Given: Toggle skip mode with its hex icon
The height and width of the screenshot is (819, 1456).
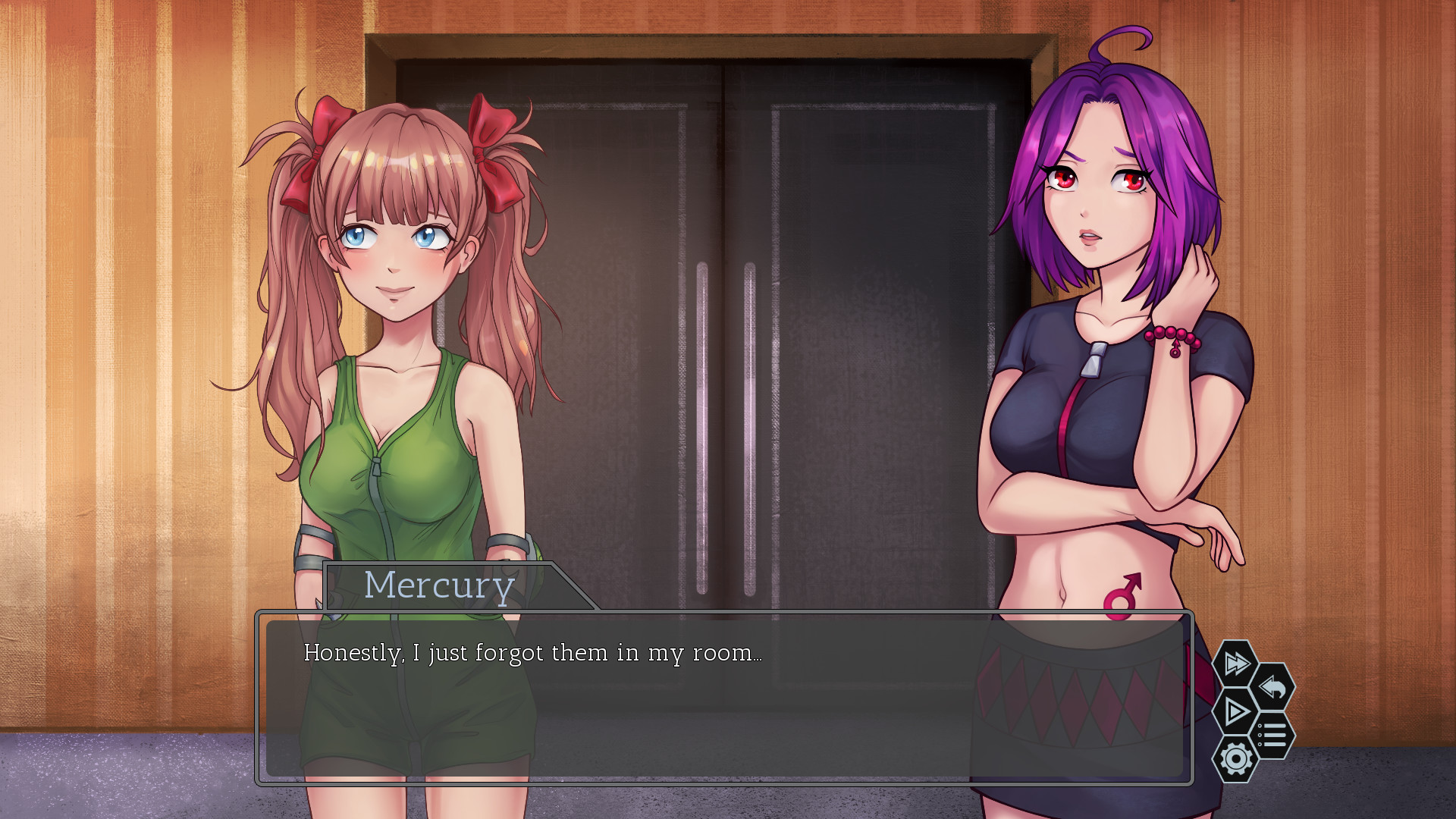Looking at the screenshot, I should coord(1235,664).
